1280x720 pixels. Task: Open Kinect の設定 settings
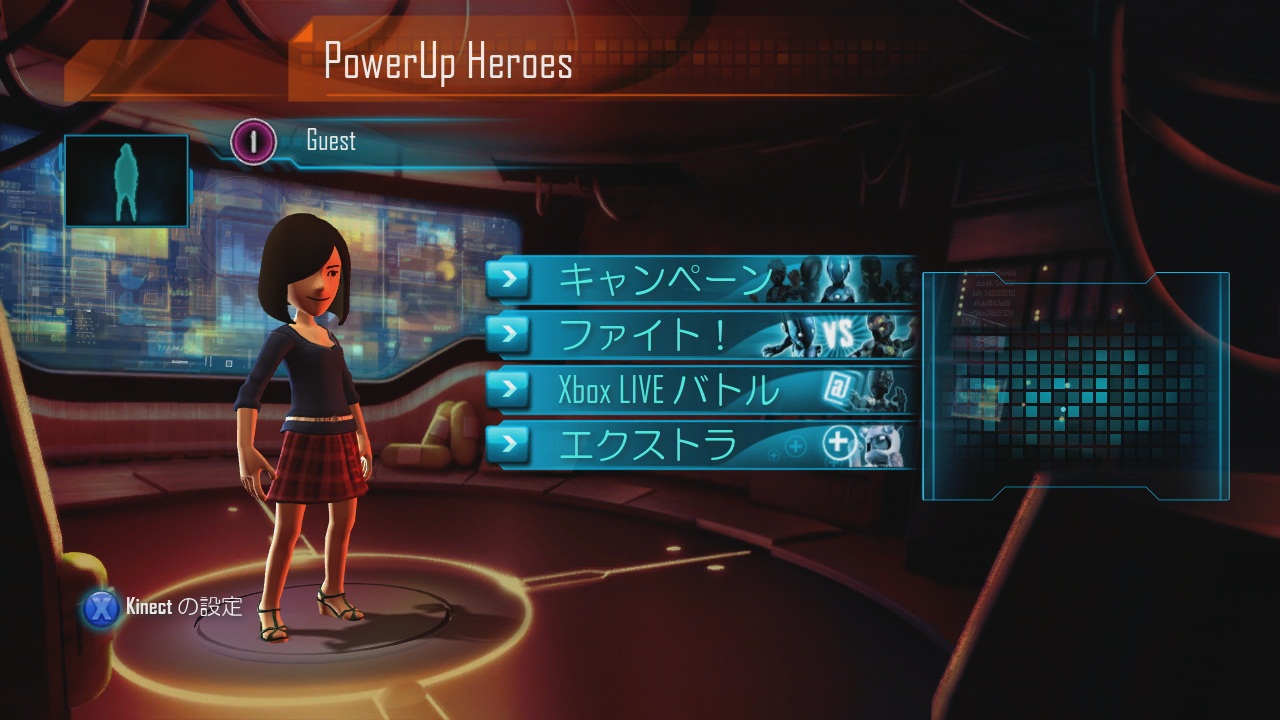click(x=164, y=607)
